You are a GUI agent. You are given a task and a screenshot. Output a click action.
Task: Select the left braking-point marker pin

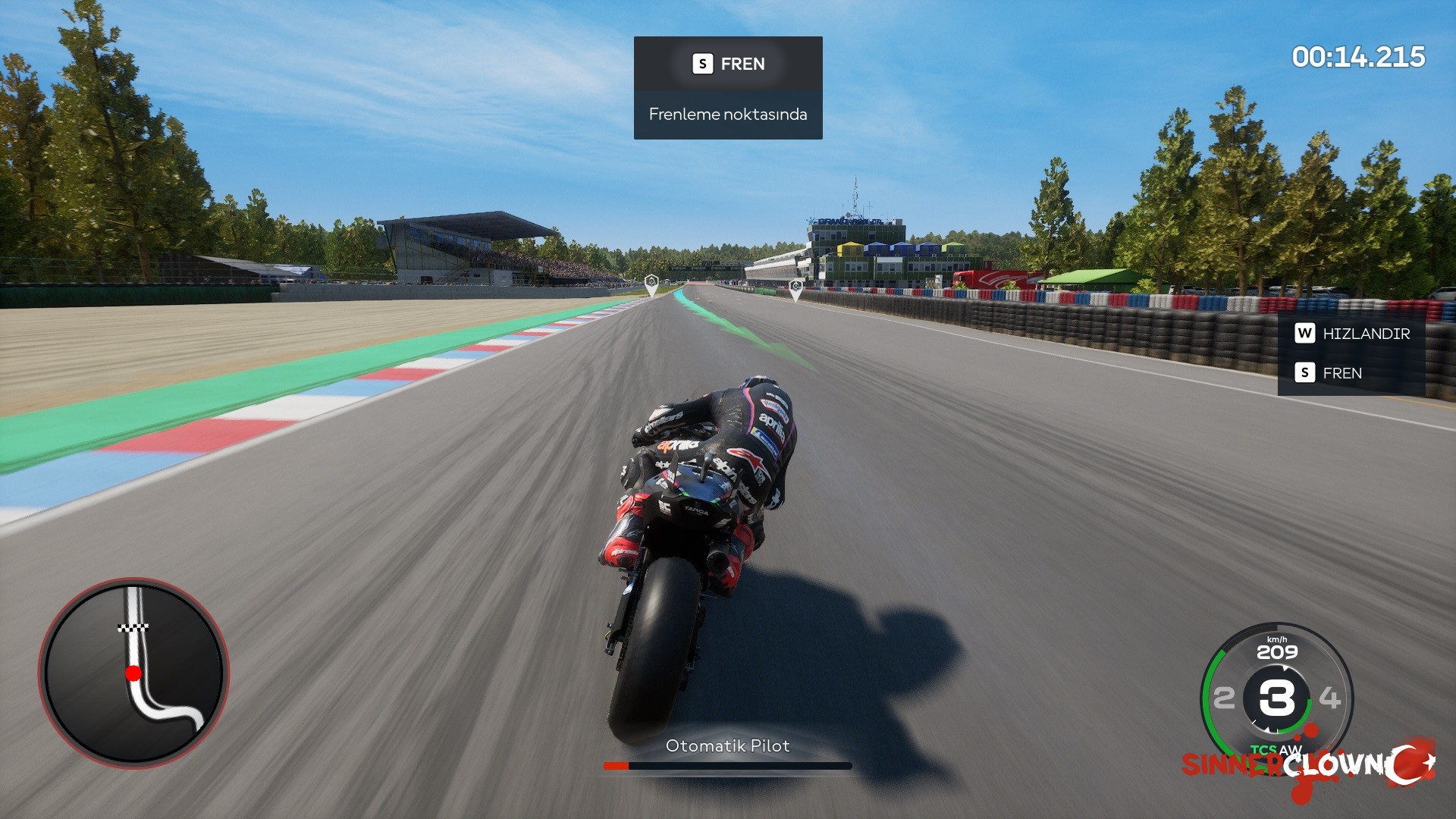pos(651,284)
